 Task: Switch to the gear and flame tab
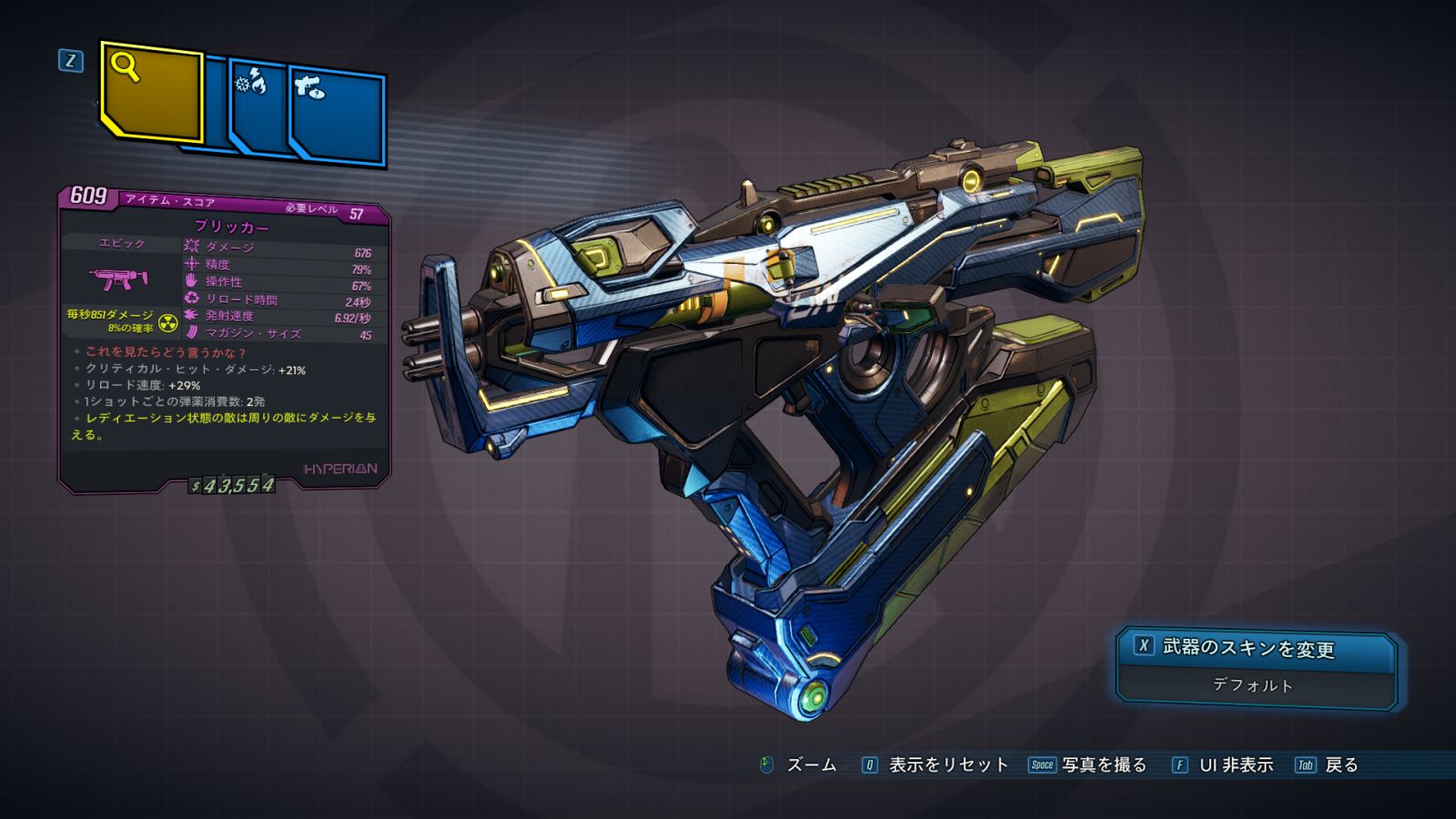(x=258, y=109)
